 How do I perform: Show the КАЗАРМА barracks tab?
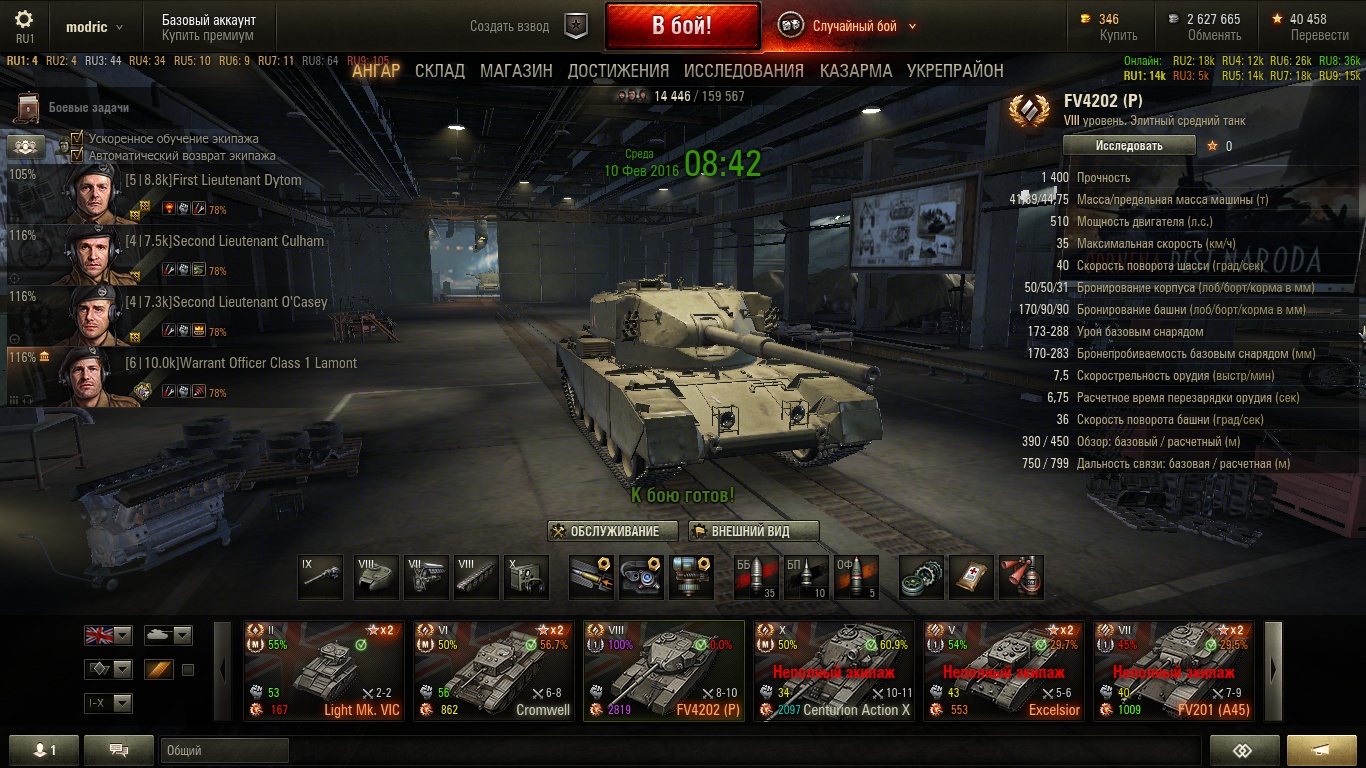(x=856, y=71)
